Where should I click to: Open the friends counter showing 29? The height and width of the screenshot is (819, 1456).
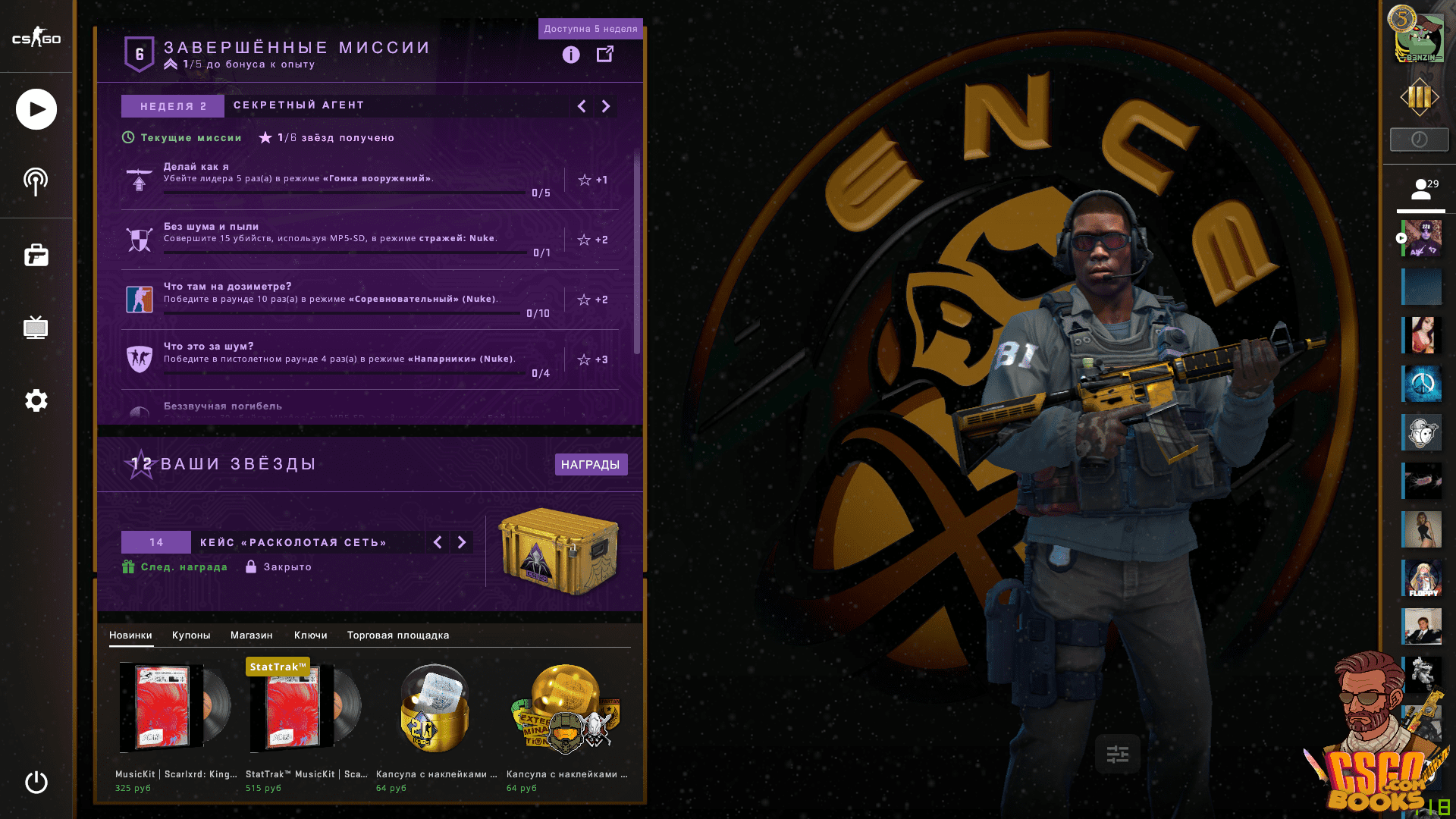point(1421,188)
